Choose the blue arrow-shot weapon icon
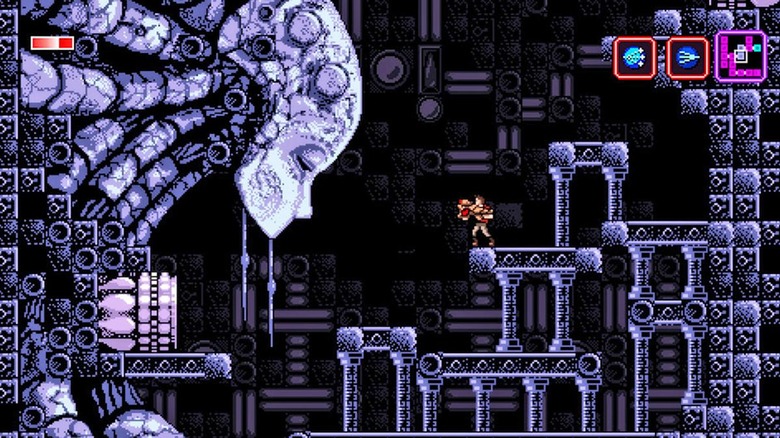780x438 pixels. [x=687, y=58]
